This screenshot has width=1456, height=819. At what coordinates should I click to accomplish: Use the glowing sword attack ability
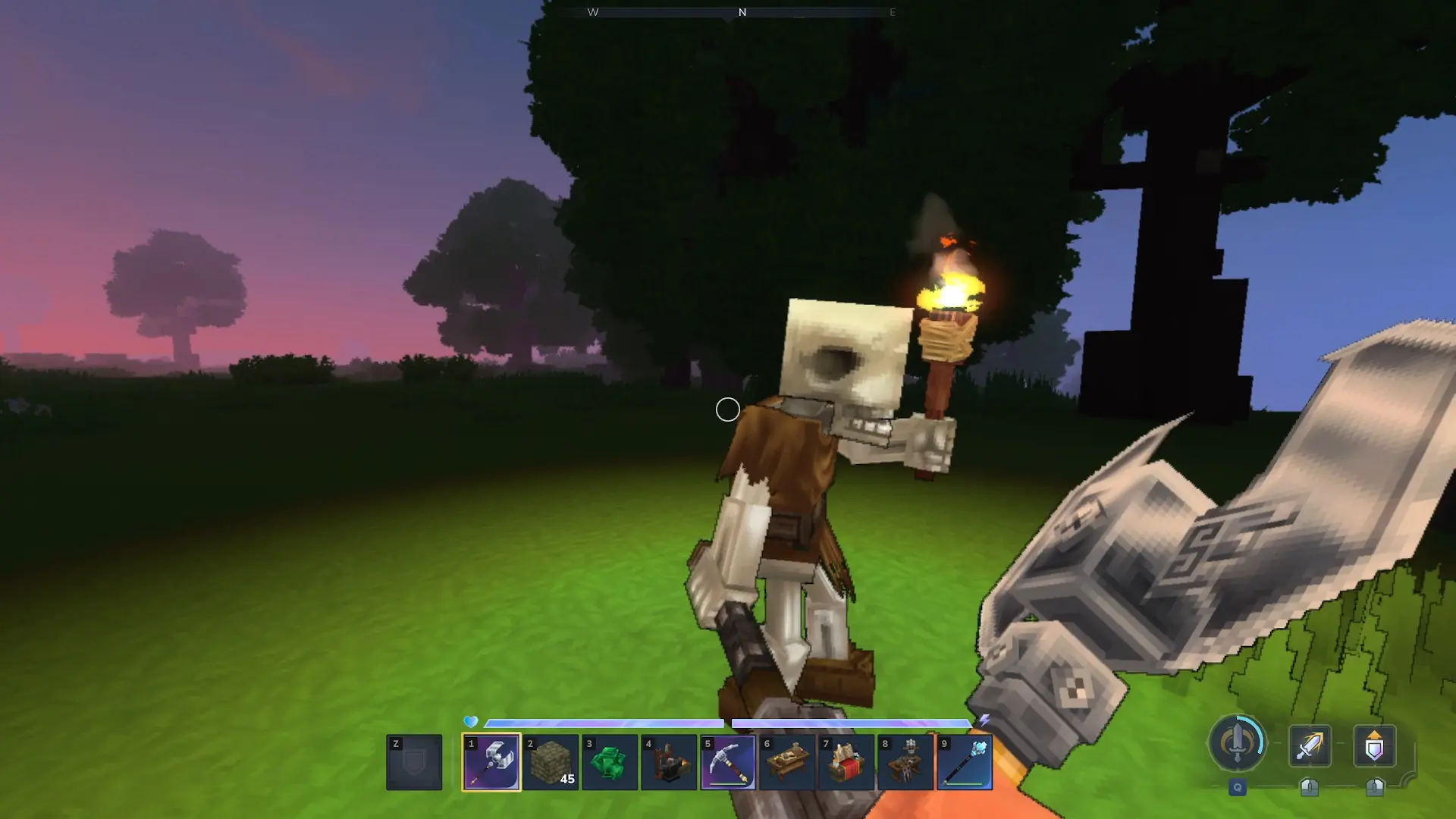pyautogui.click(x=1310, y=745)
